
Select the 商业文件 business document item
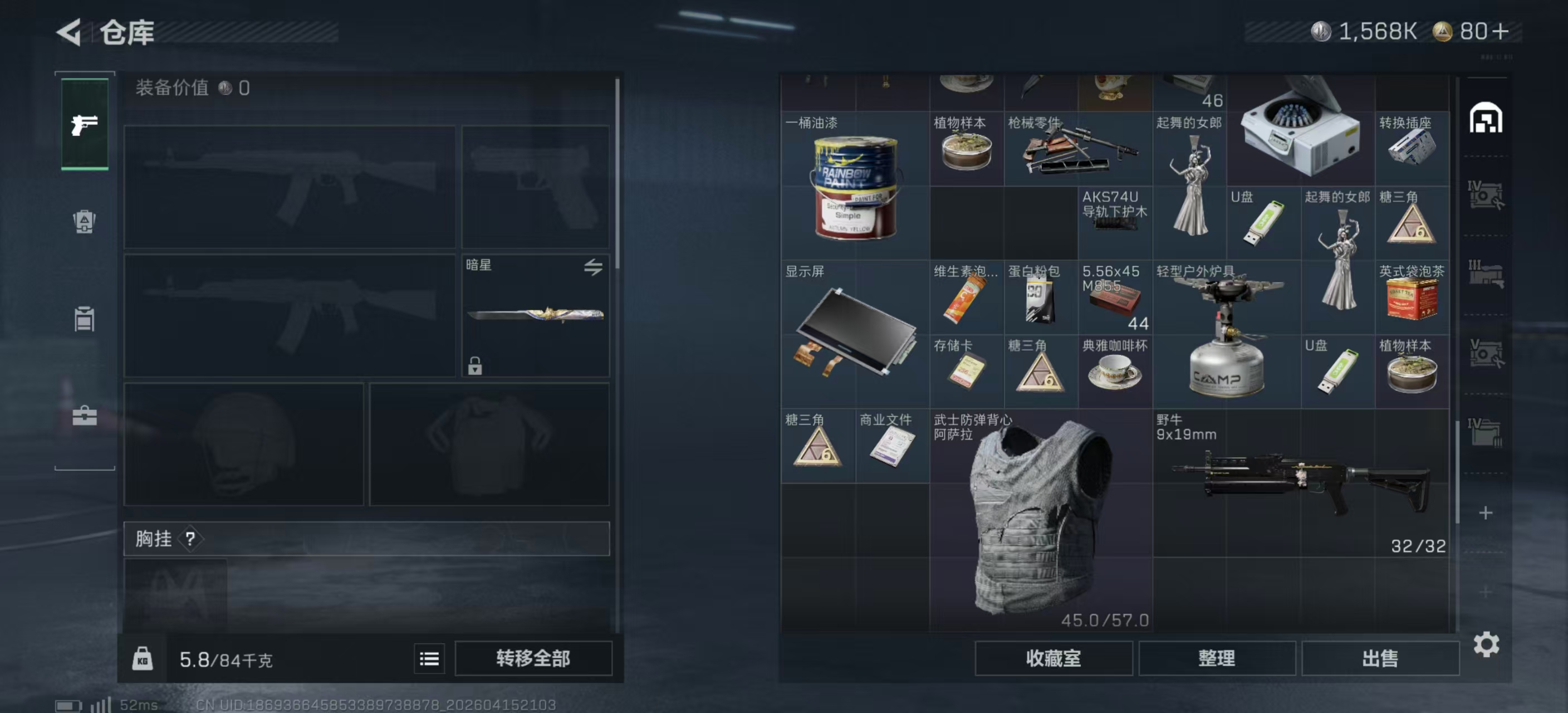tap(891, 446)
